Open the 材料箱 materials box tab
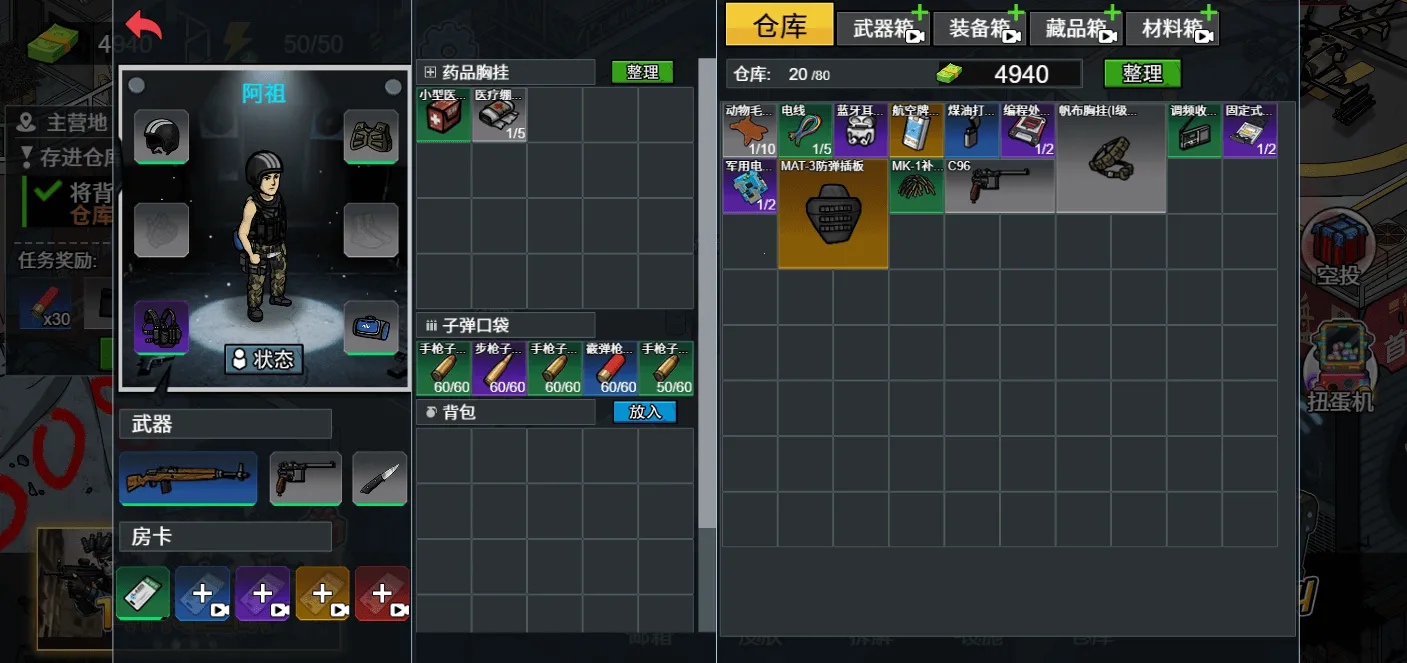The image size is (1407, 663). coord(1171,28)
